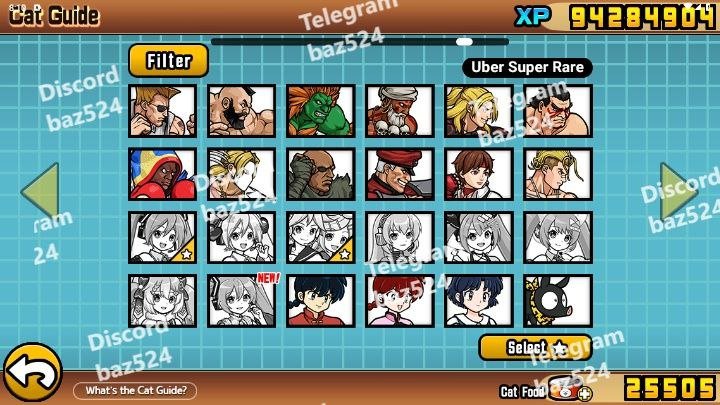This screenshot has width=720, height=405.
Task: Select the M. Bison portrait
Action: 399,174
